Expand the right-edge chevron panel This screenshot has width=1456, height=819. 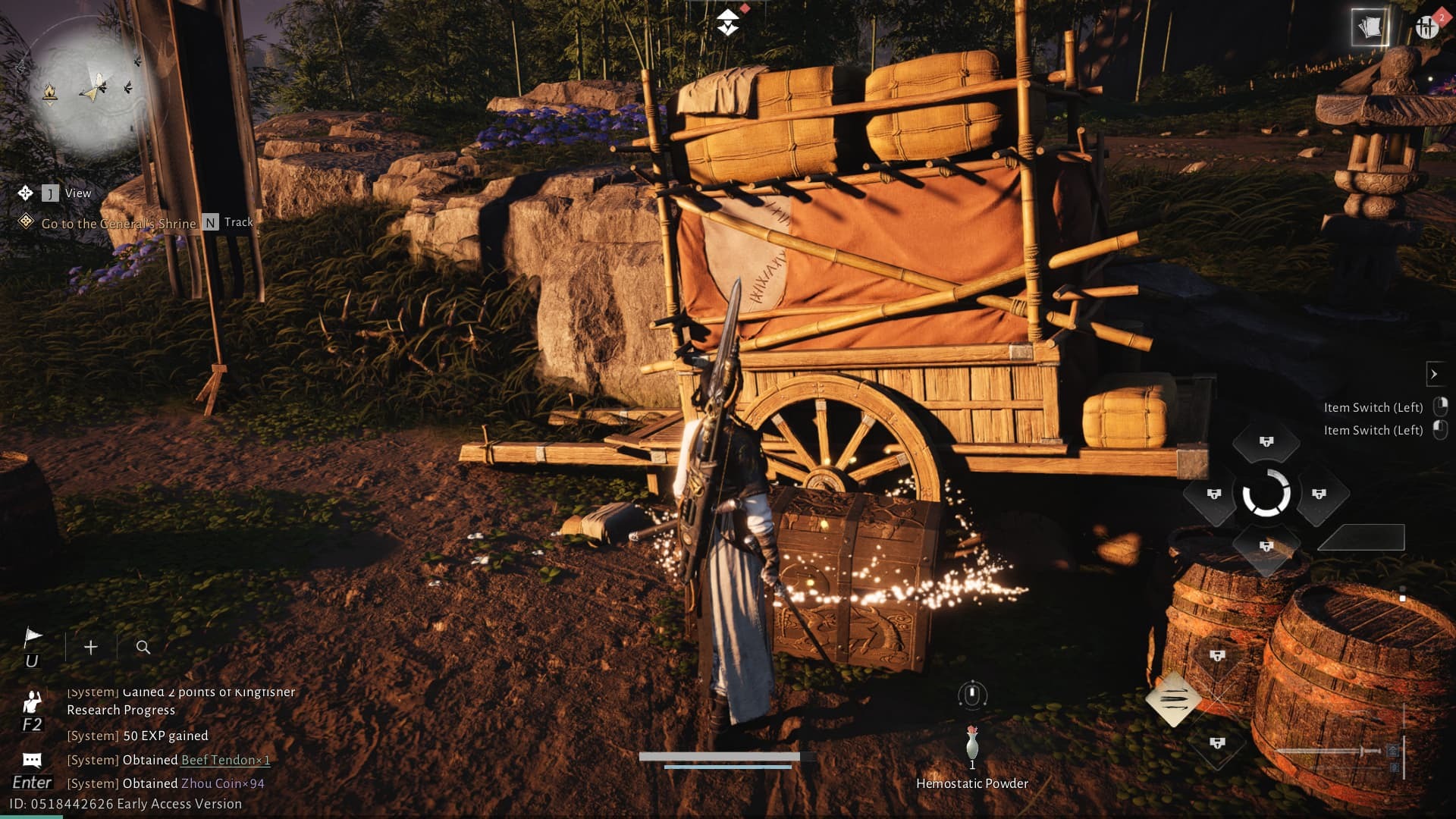(1436, 374)
